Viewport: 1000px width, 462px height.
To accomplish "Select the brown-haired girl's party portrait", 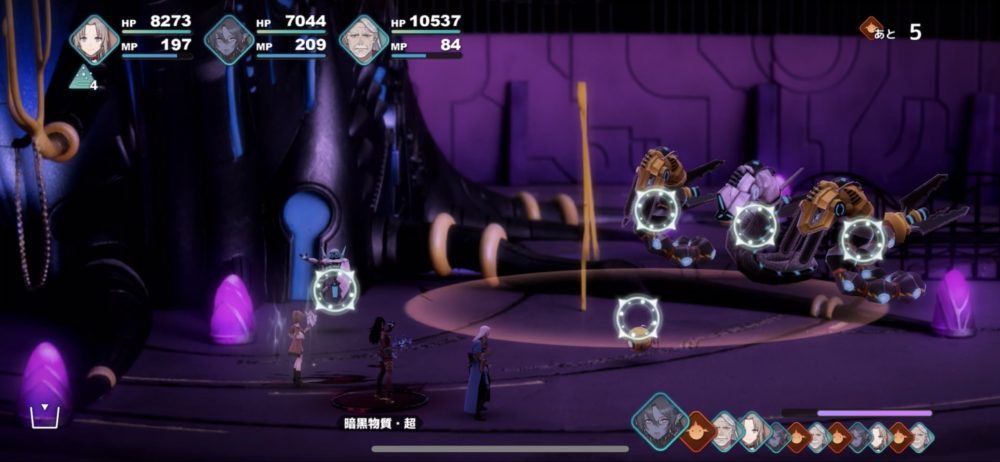I will coord(94,39).
